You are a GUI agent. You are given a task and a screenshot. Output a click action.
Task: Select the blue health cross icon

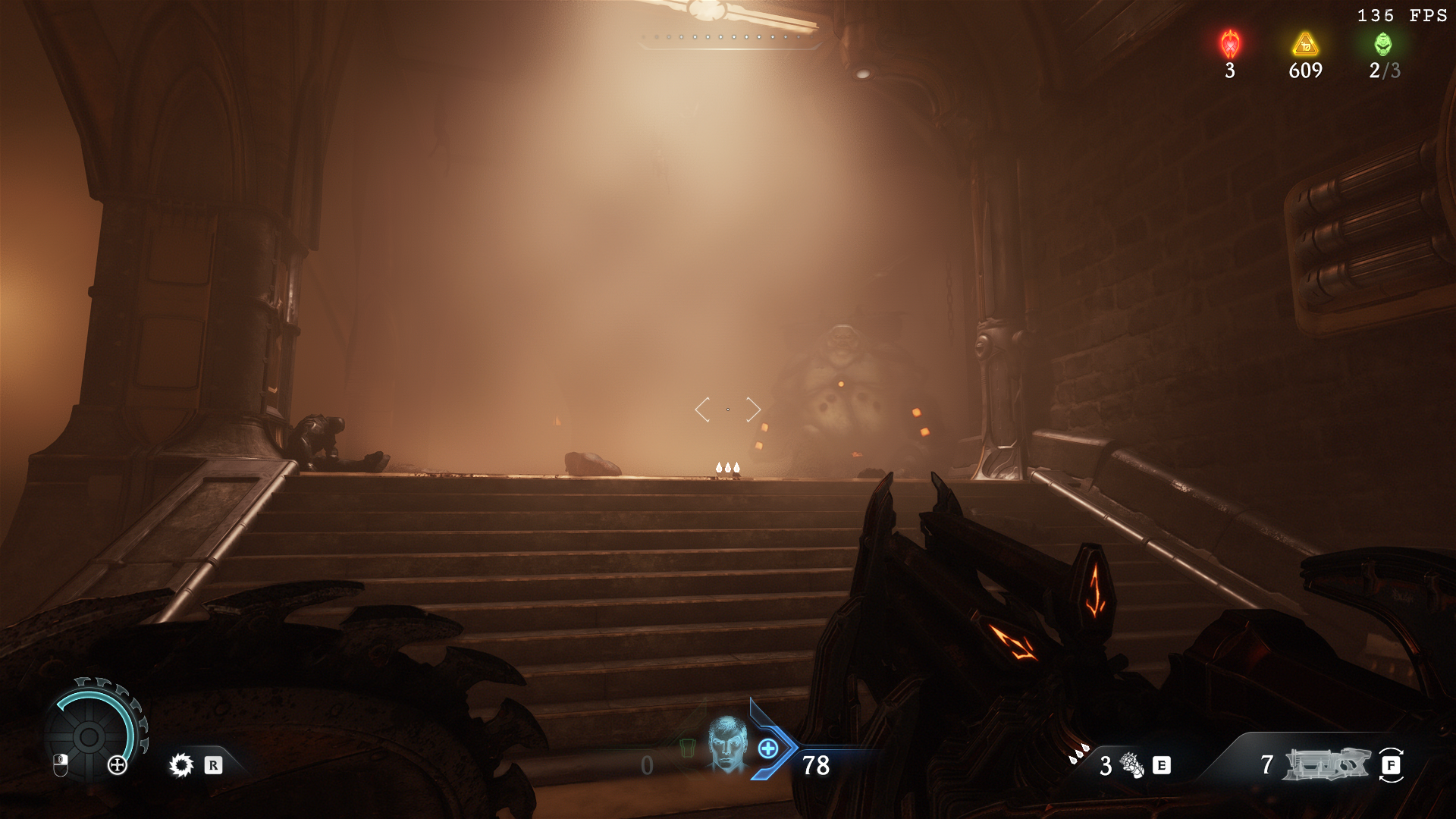pos(768,749)
